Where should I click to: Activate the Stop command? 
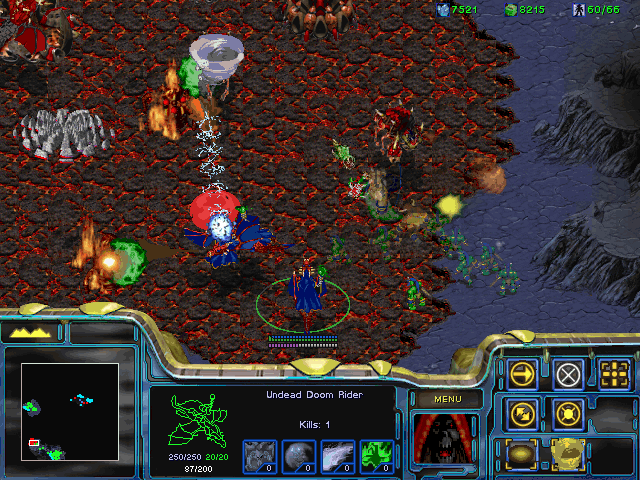tap(568, 374)
